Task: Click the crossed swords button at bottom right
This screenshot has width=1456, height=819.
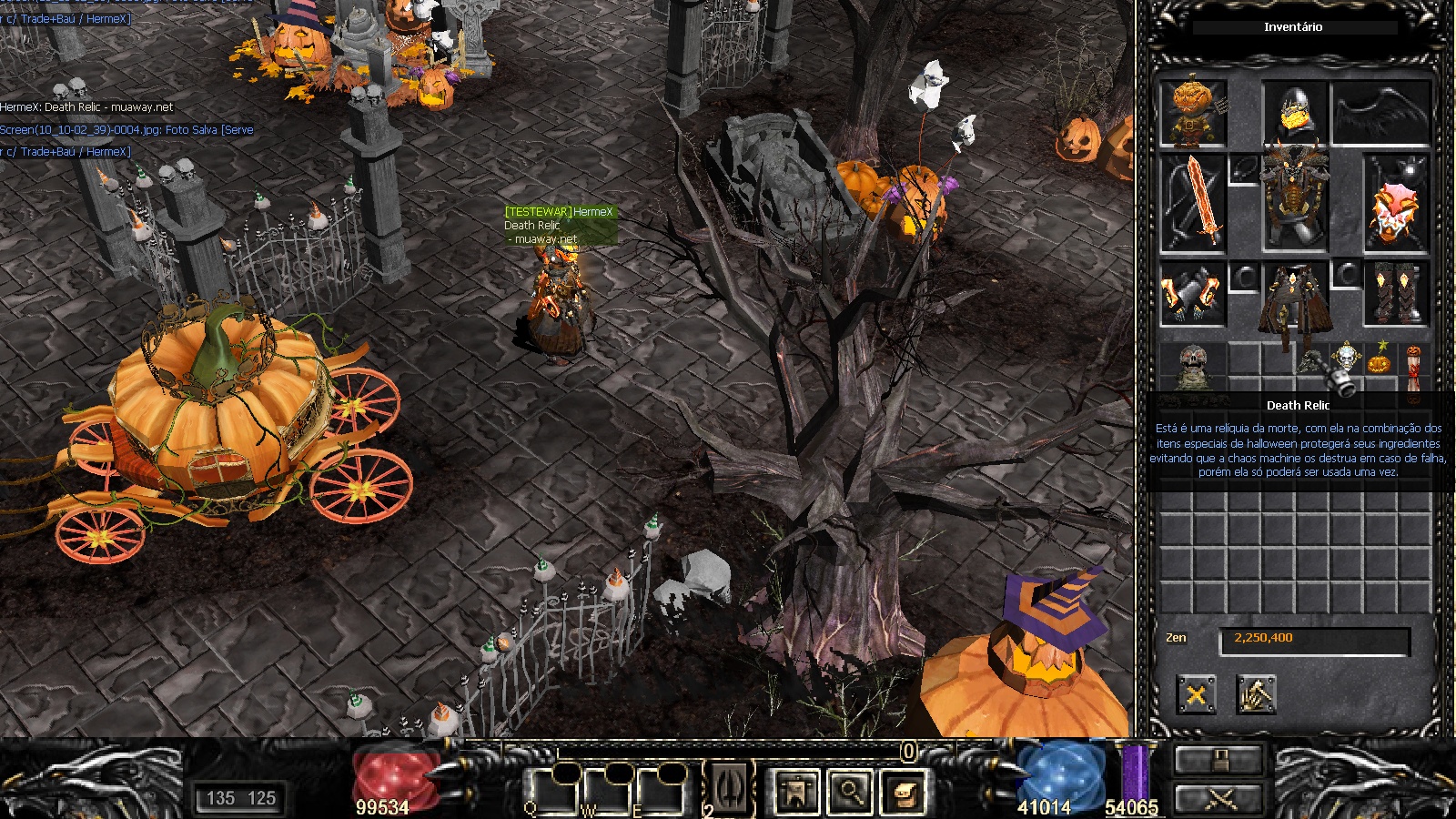Action: [x=1218, y=800]
